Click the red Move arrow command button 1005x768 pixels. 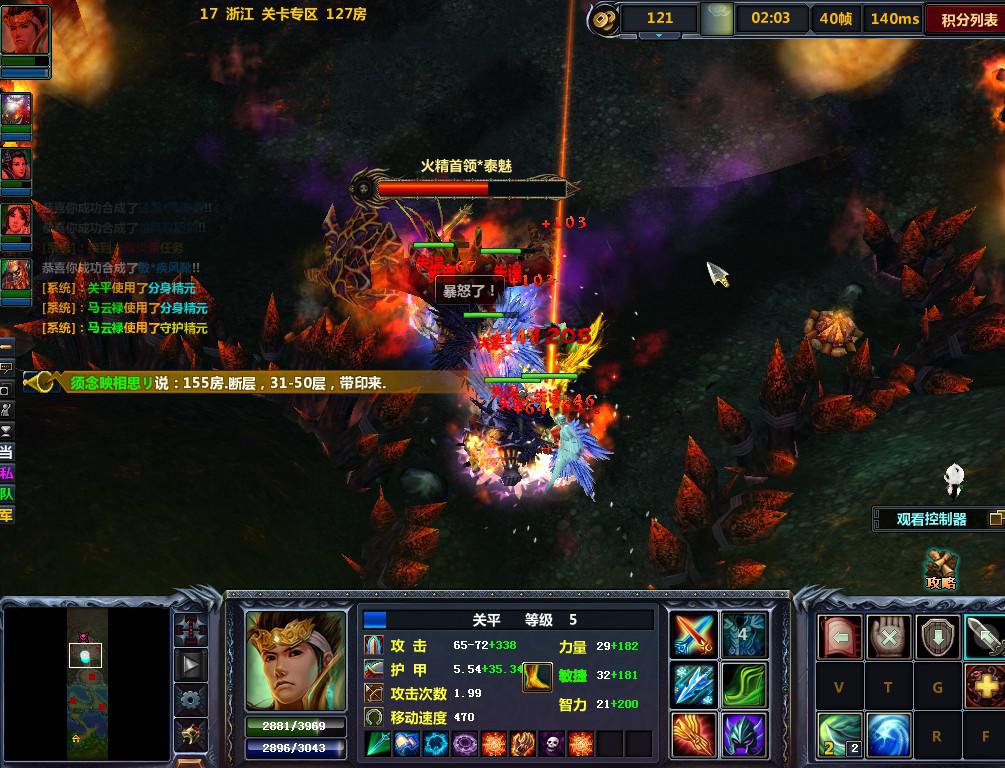[839, 637]
